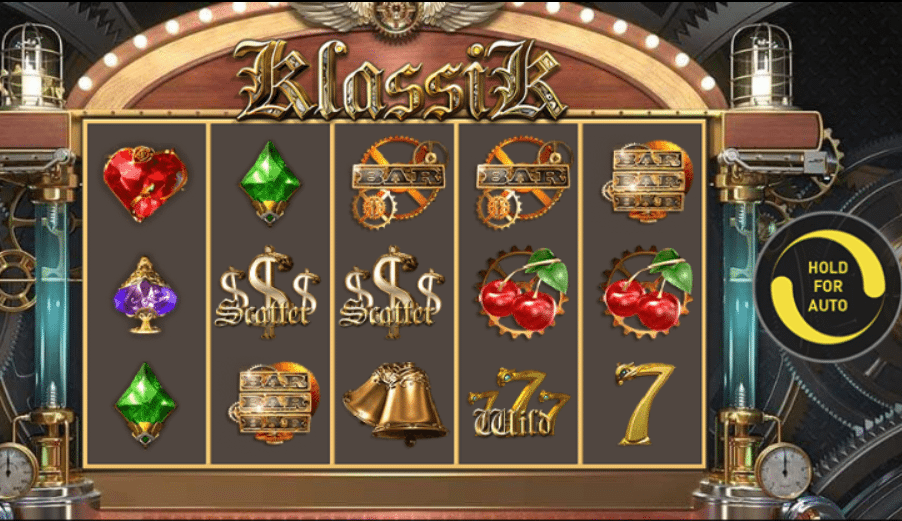The height and width of the screenshot is (521, 902).
Task: Click the yellow Hold For Auto spin button
Action: (827, 286)
